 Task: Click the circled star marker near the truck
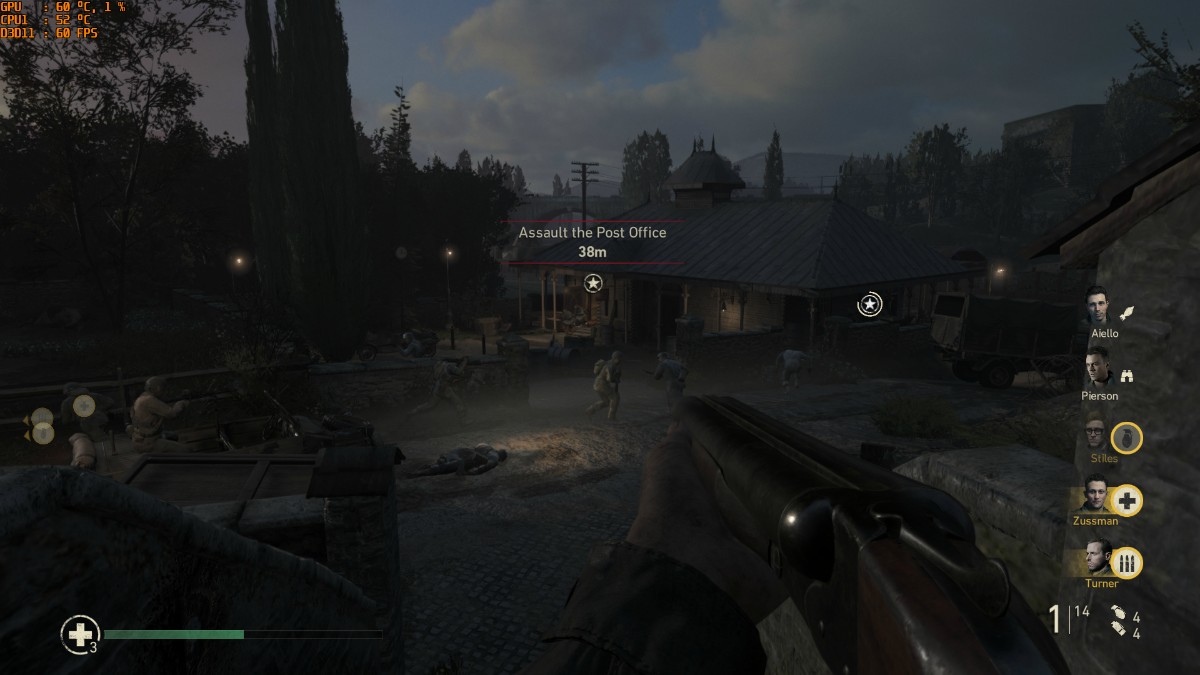pyautogui.click(x=870, y=304)
